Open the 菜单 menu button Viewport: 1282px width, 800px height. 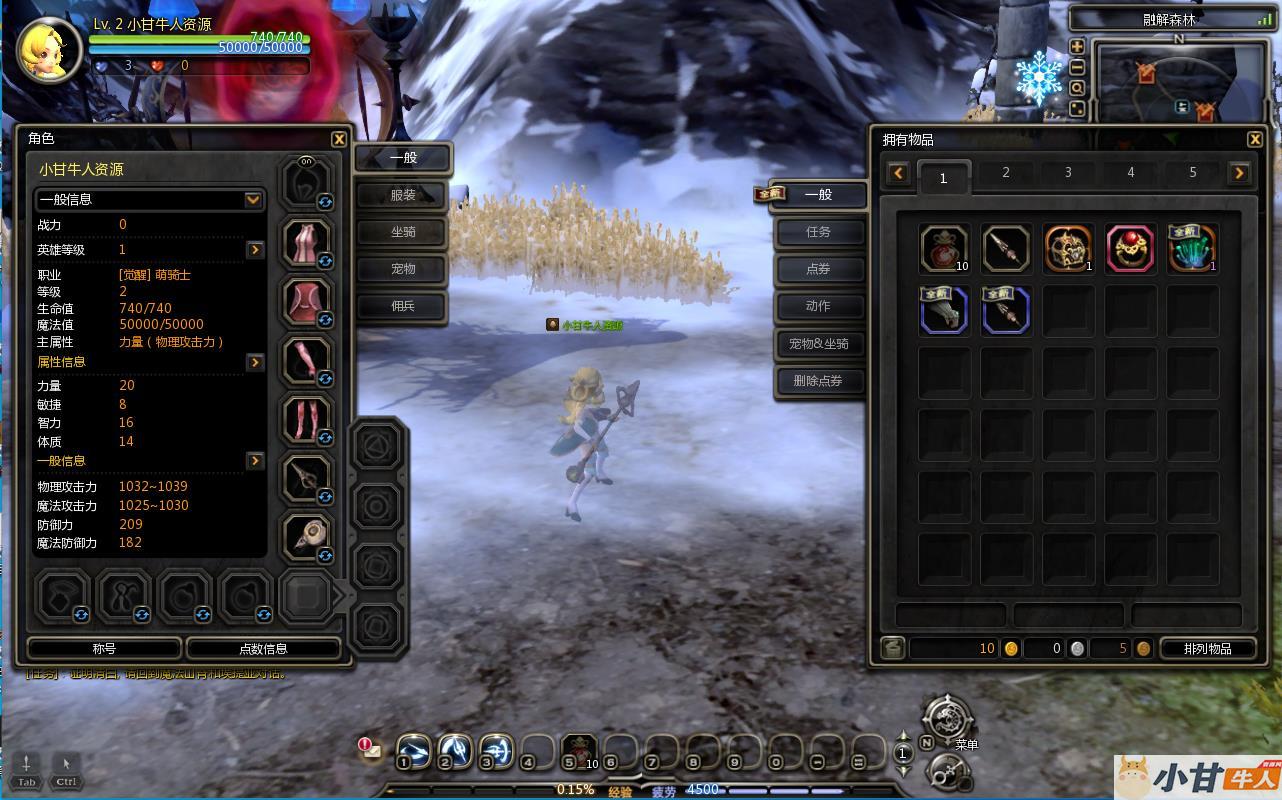pos(947,720)
